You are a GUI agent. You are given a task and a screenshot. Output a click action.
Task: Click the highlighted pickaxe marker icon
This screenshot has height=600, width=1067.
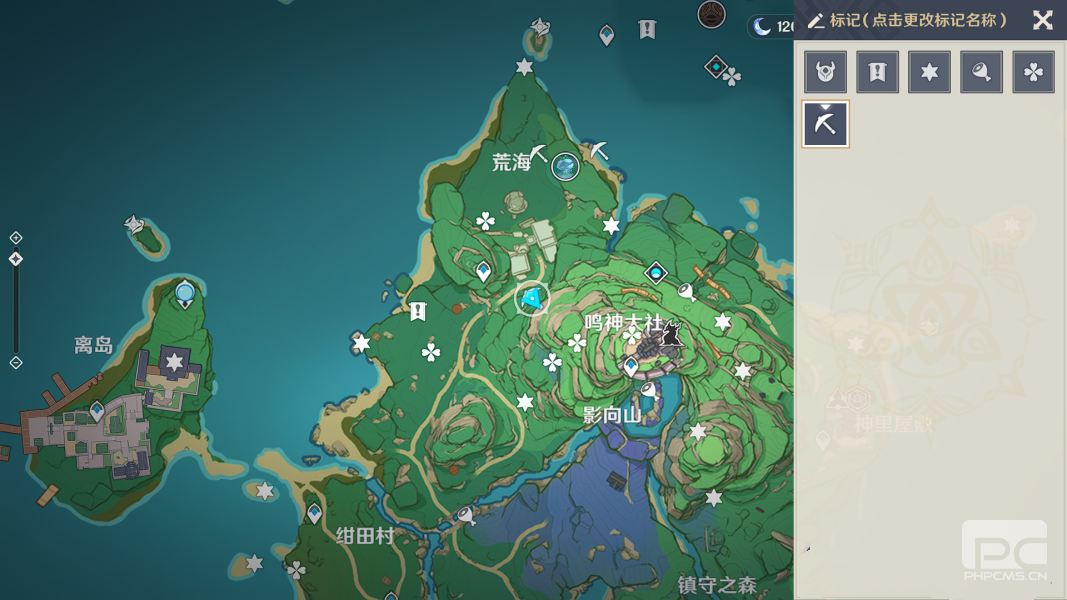pyautogui.click(x=826, y=124)
